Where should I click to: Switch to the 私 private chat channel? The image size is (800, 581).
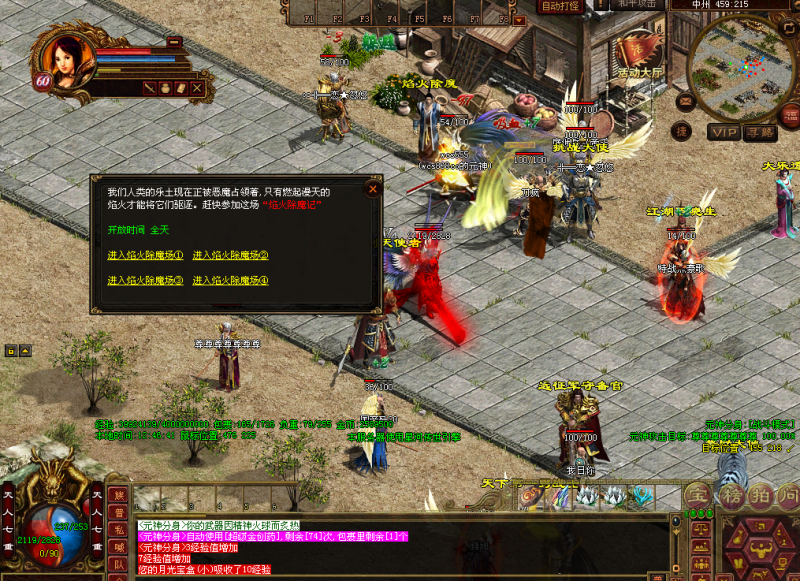coord(118,529)
